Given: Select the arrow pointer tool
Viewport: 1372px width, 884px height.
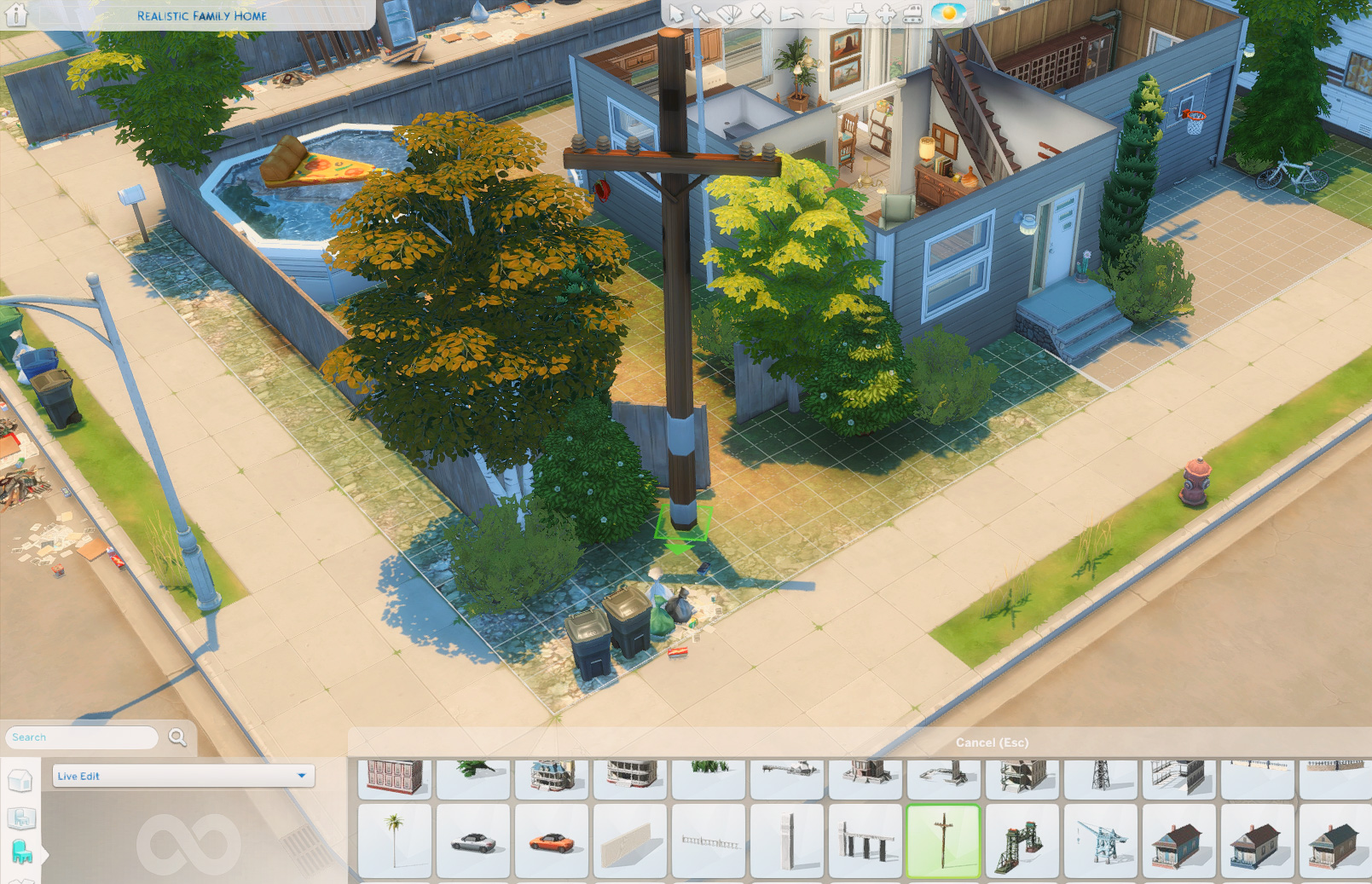Looking at the screenshot, I should click(x=676, y=14).
